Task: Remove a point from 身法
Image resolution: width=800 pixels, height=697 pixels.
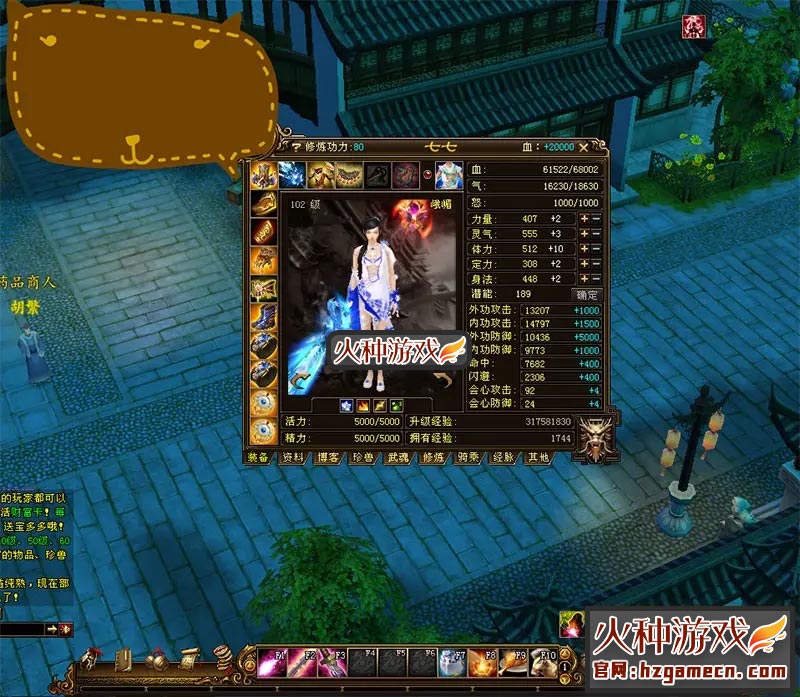Action: 596,279
